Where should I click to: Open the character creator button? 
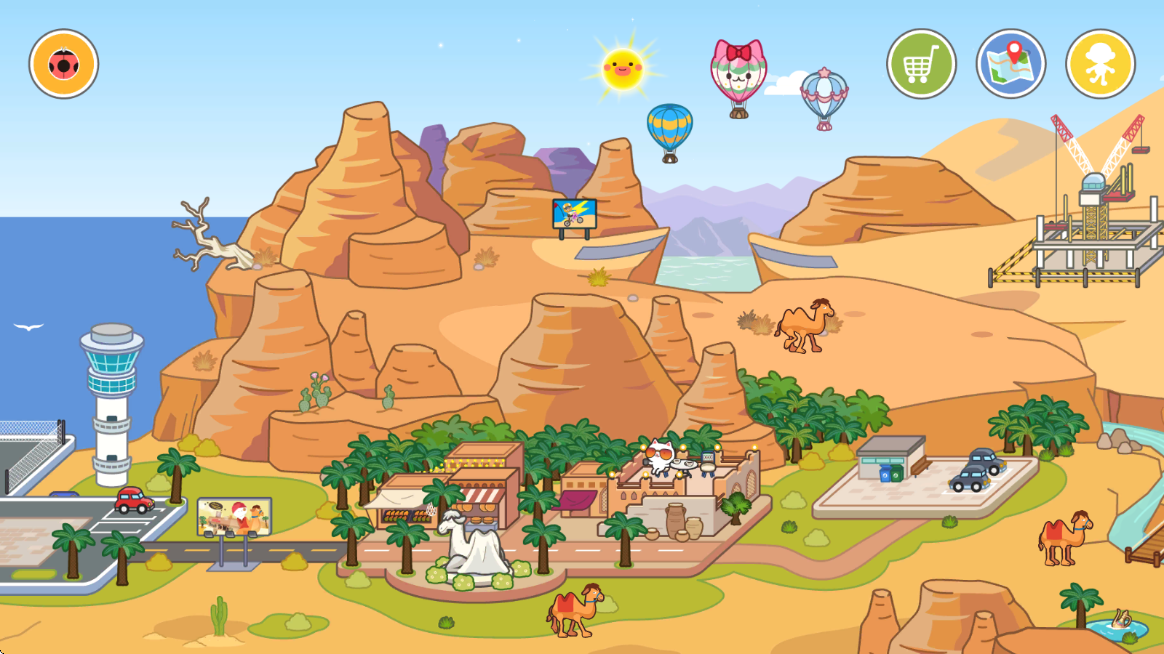pos(1100,65)
